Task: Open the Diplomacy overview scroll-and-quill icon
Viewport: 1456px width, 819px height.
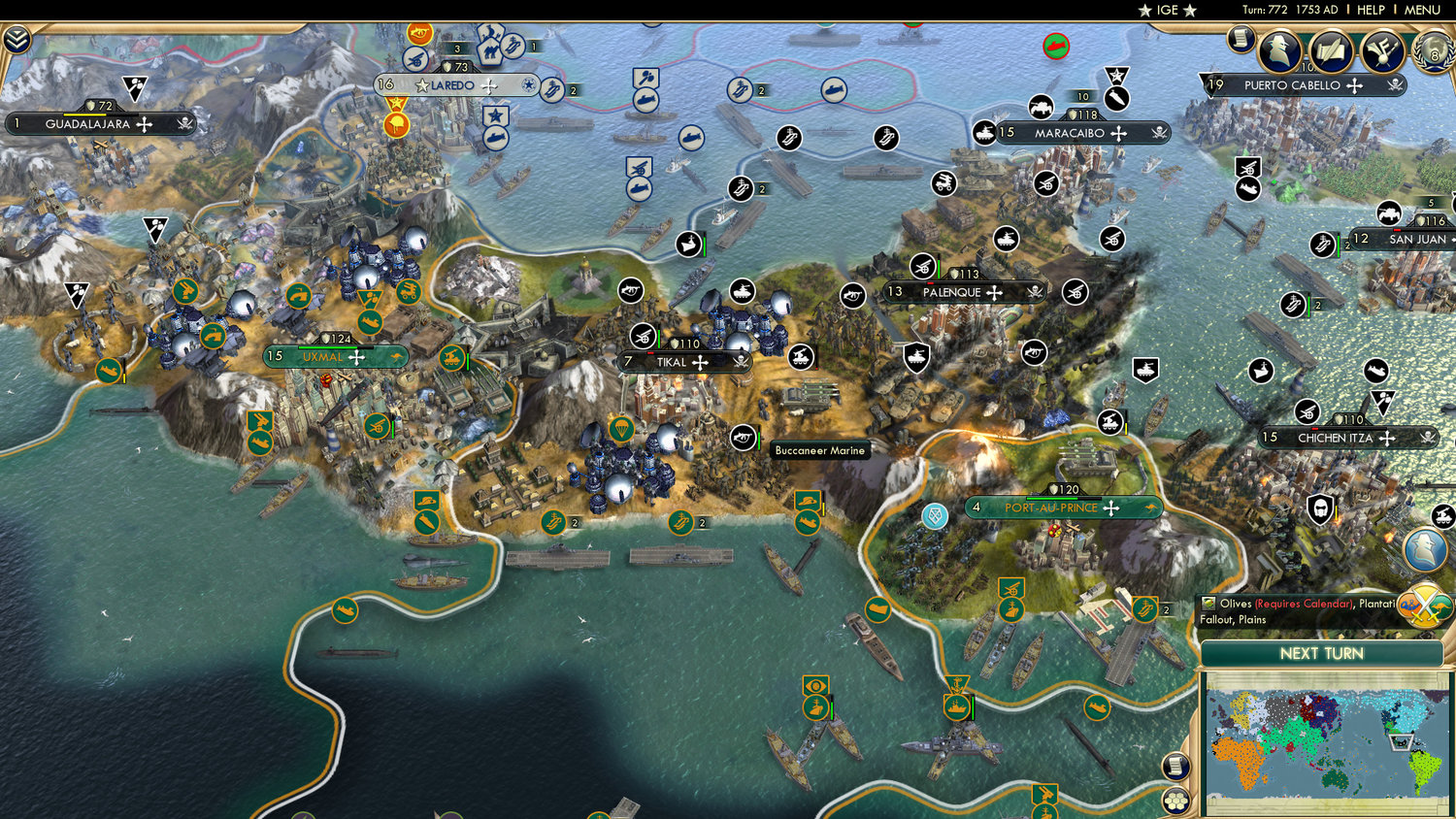Action: (x=1332, y=50)
